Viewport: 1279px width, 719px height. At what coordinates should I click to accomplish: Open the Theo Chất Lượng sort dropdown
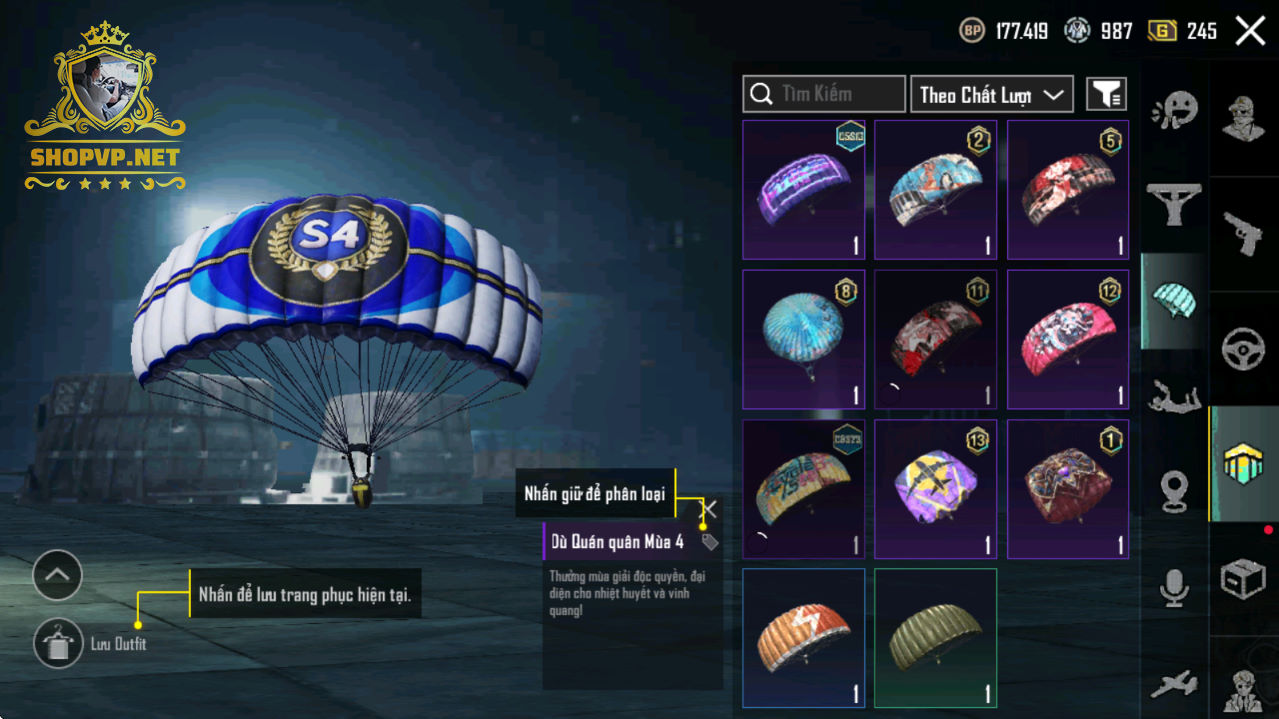click(991, 94)
